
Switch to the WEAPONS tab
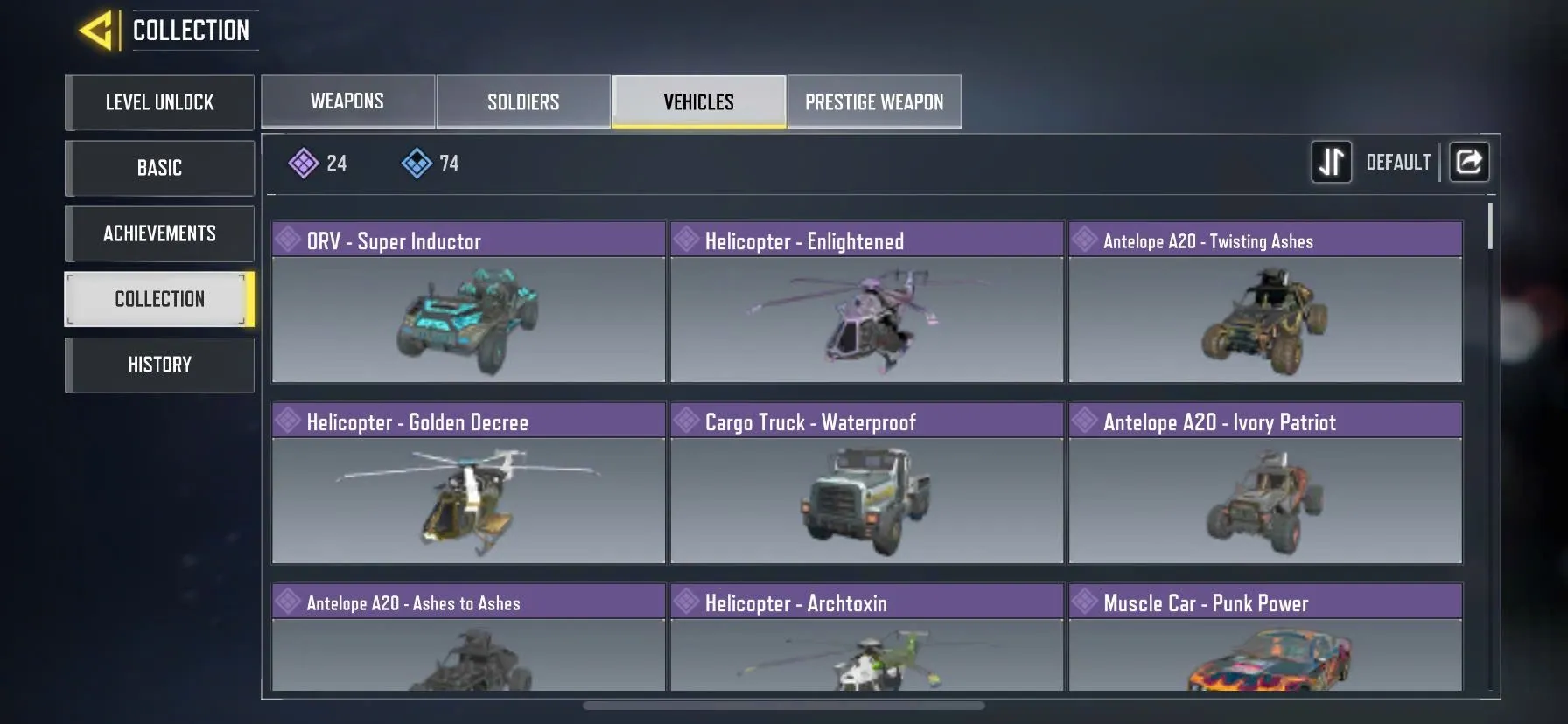[346, 101]
